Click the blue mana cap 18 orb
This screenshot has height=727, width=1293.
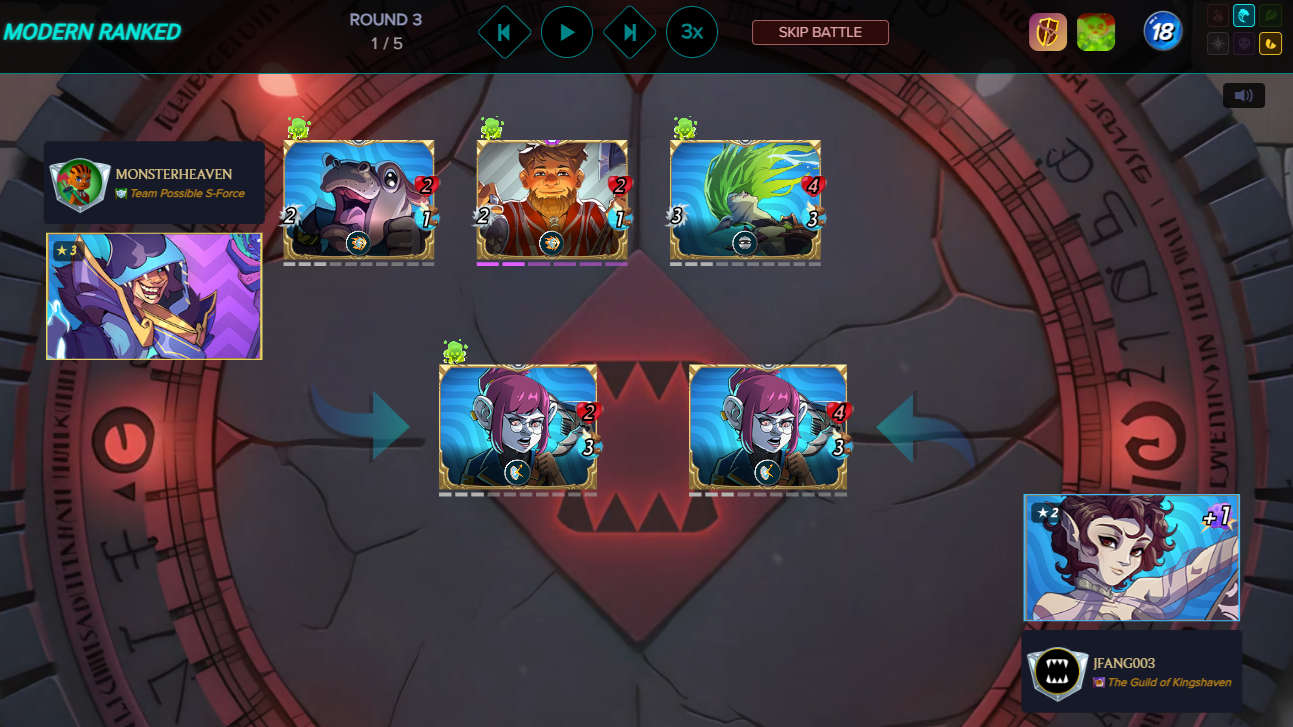click(1162, 31)
